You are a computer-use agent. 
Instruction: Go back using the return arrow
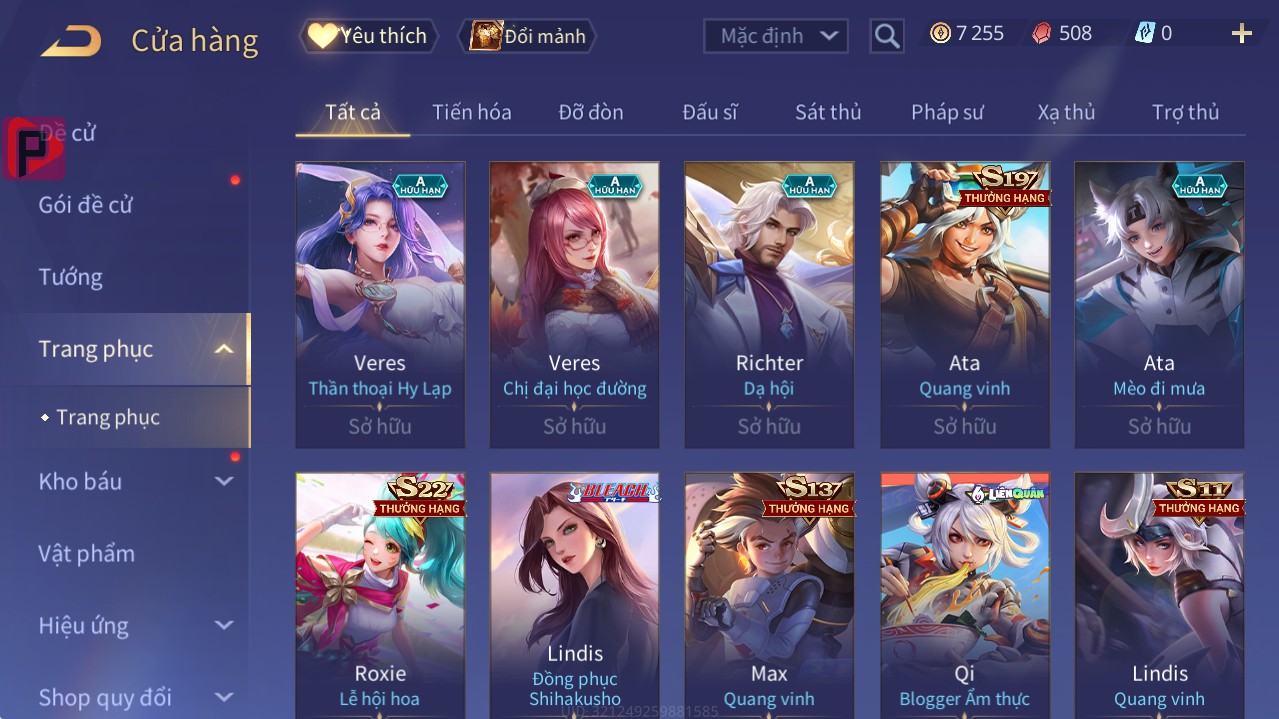(x=71, y=41)
